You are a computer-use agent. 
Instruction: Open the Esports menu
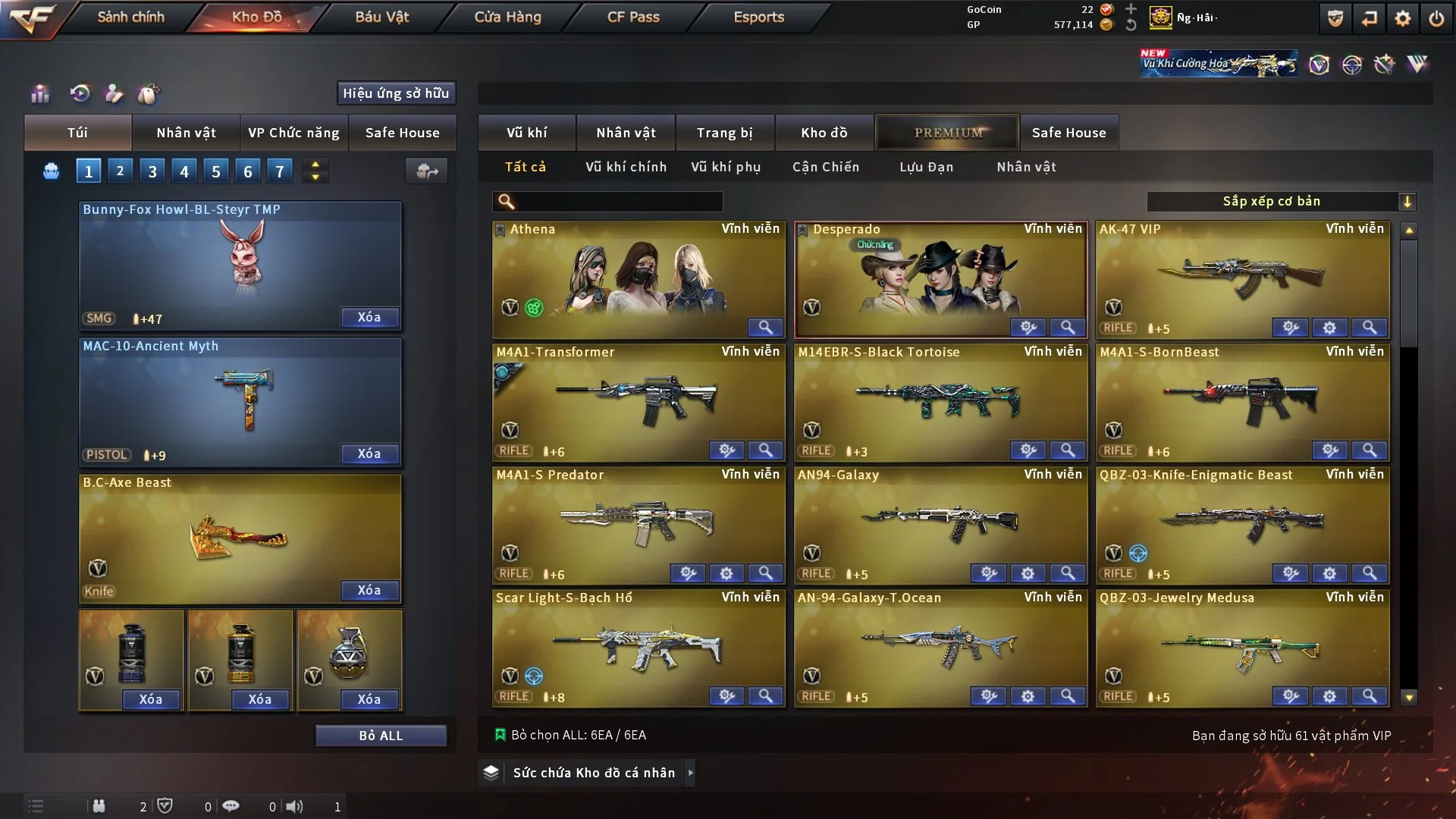(758, 17)
